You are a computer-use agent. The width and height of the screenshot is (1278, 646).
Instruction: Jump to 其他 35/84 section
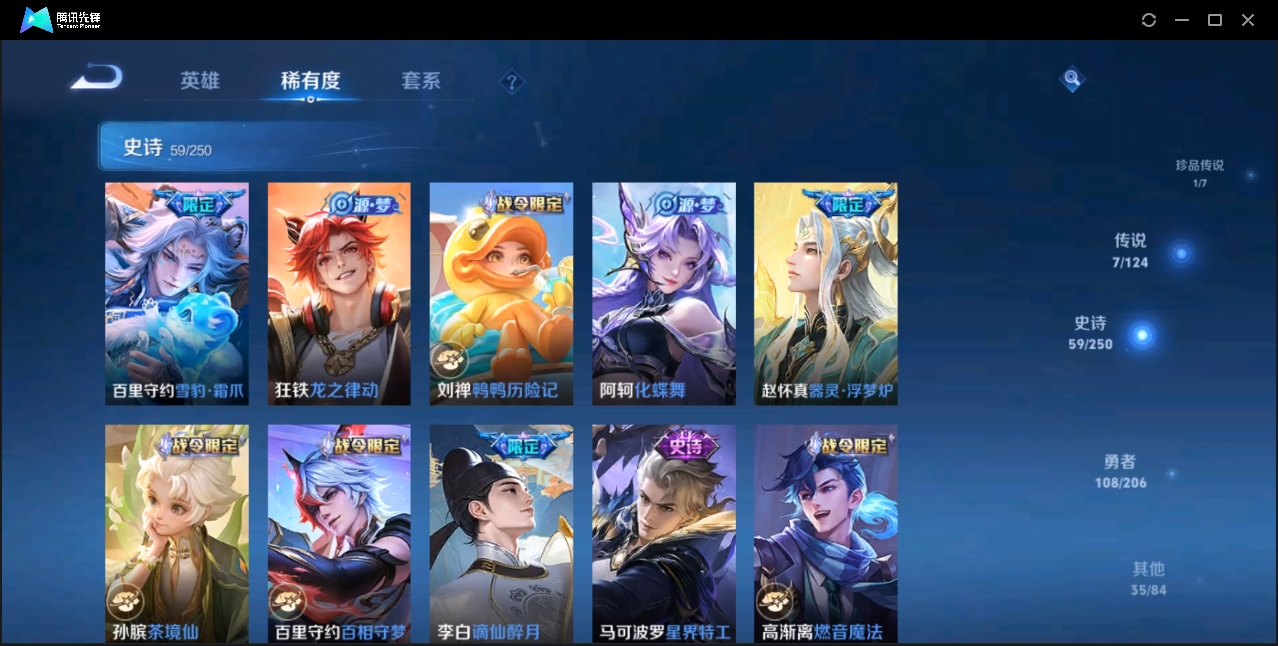pyautogui.click(x=1149, y=578)
